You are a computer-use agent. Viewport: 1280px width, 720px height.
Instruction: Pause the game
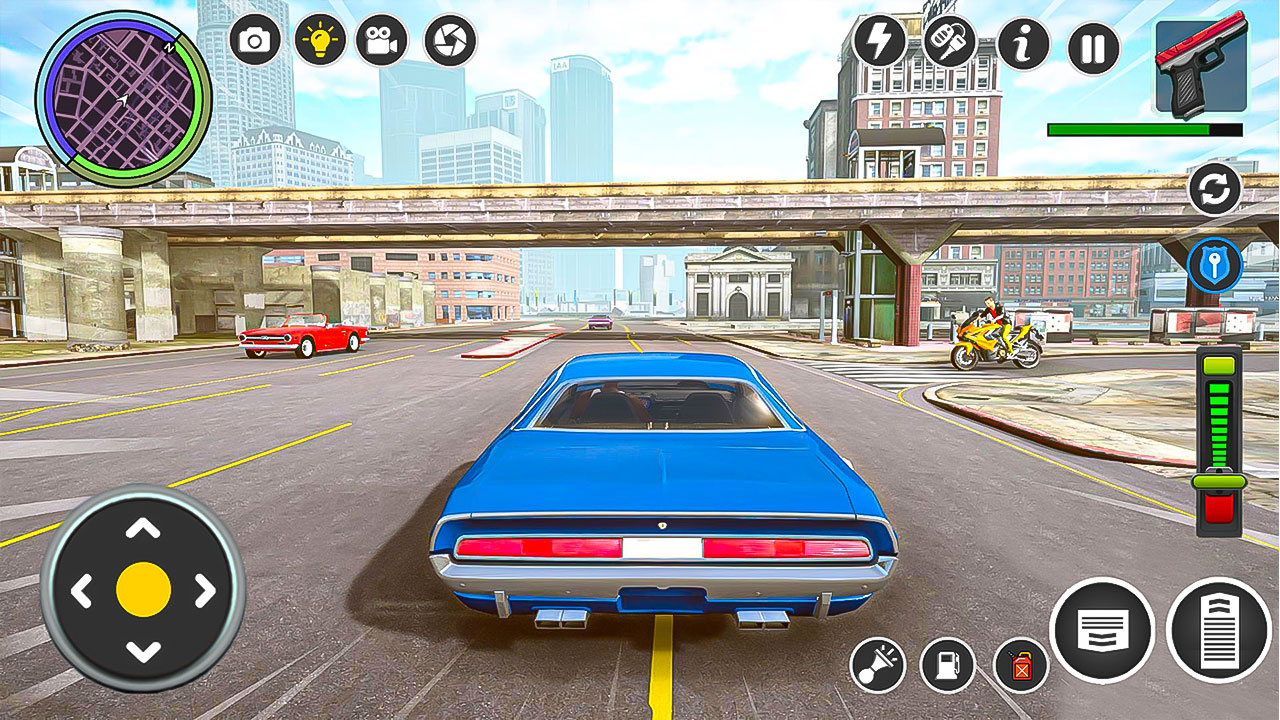1090,44
